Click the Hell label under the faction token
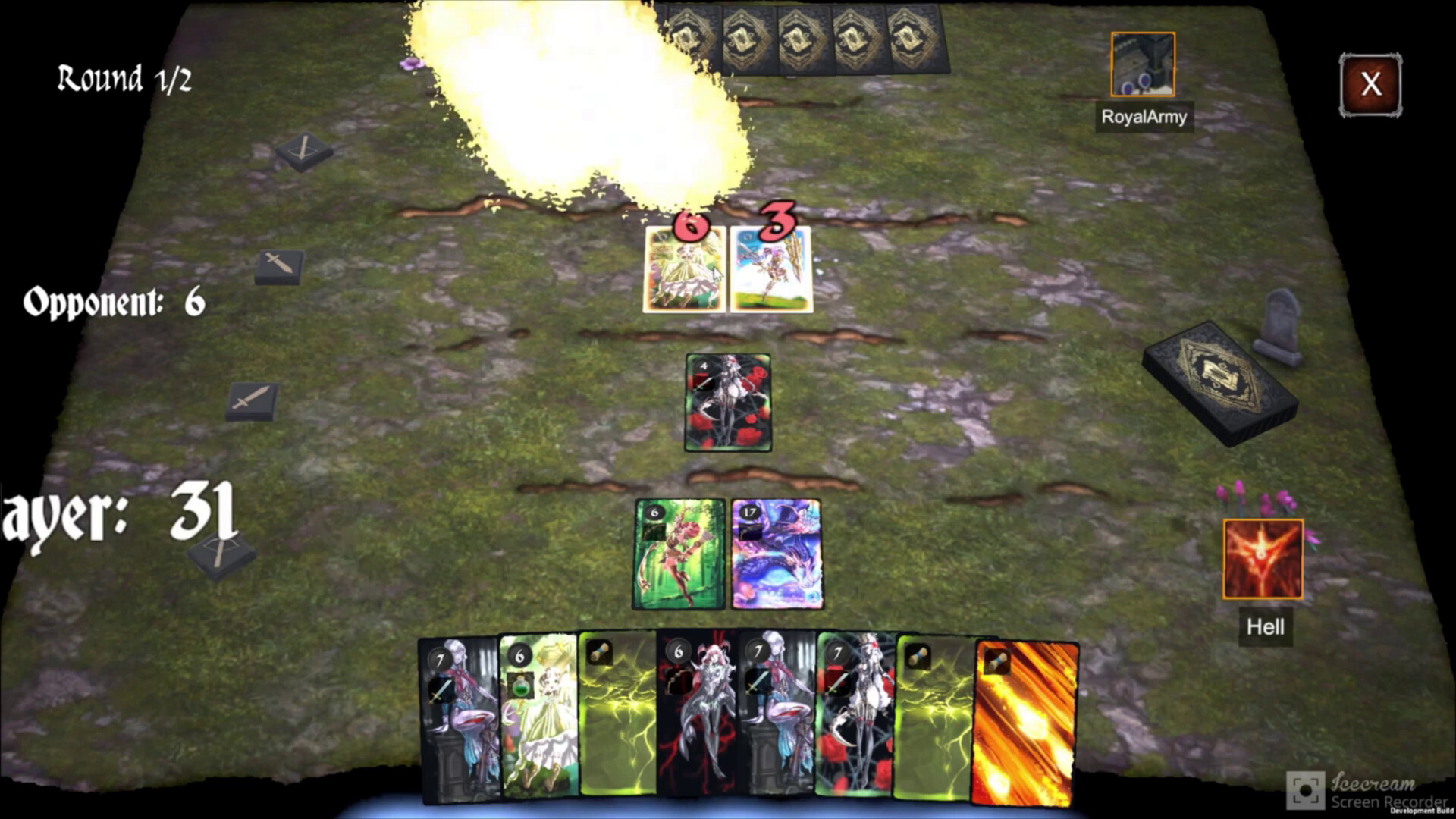Viewport: 1456px width, 819px height. (1264, 627)
